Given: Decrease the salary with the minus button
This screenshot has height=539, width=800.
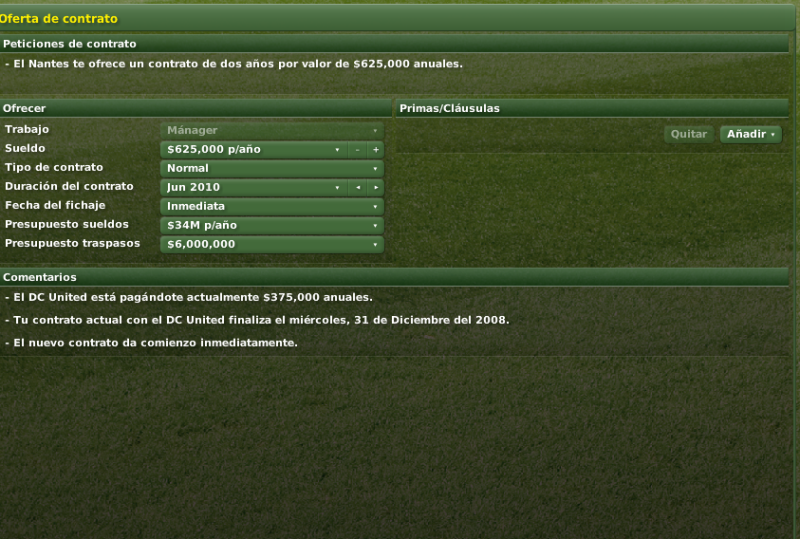Looking at the screenshot, I should [x=357, y=149].
